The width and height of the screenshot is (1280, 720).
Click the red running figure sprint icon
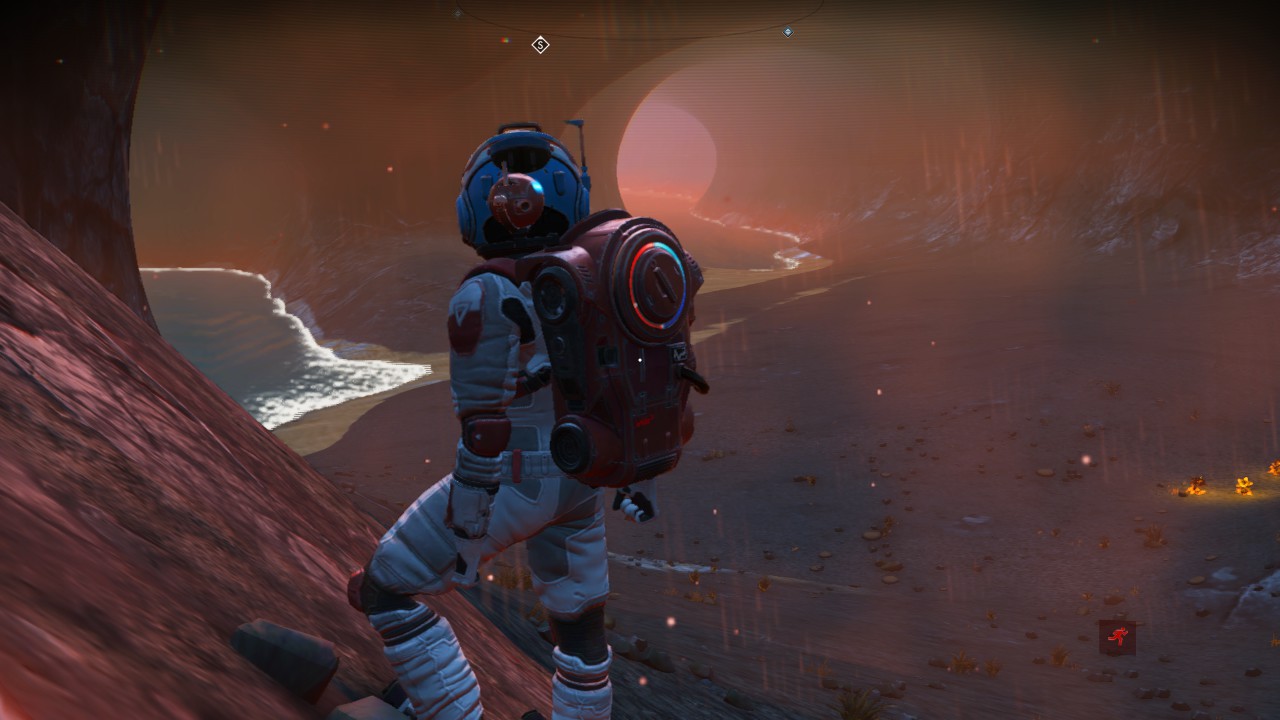1117,637
